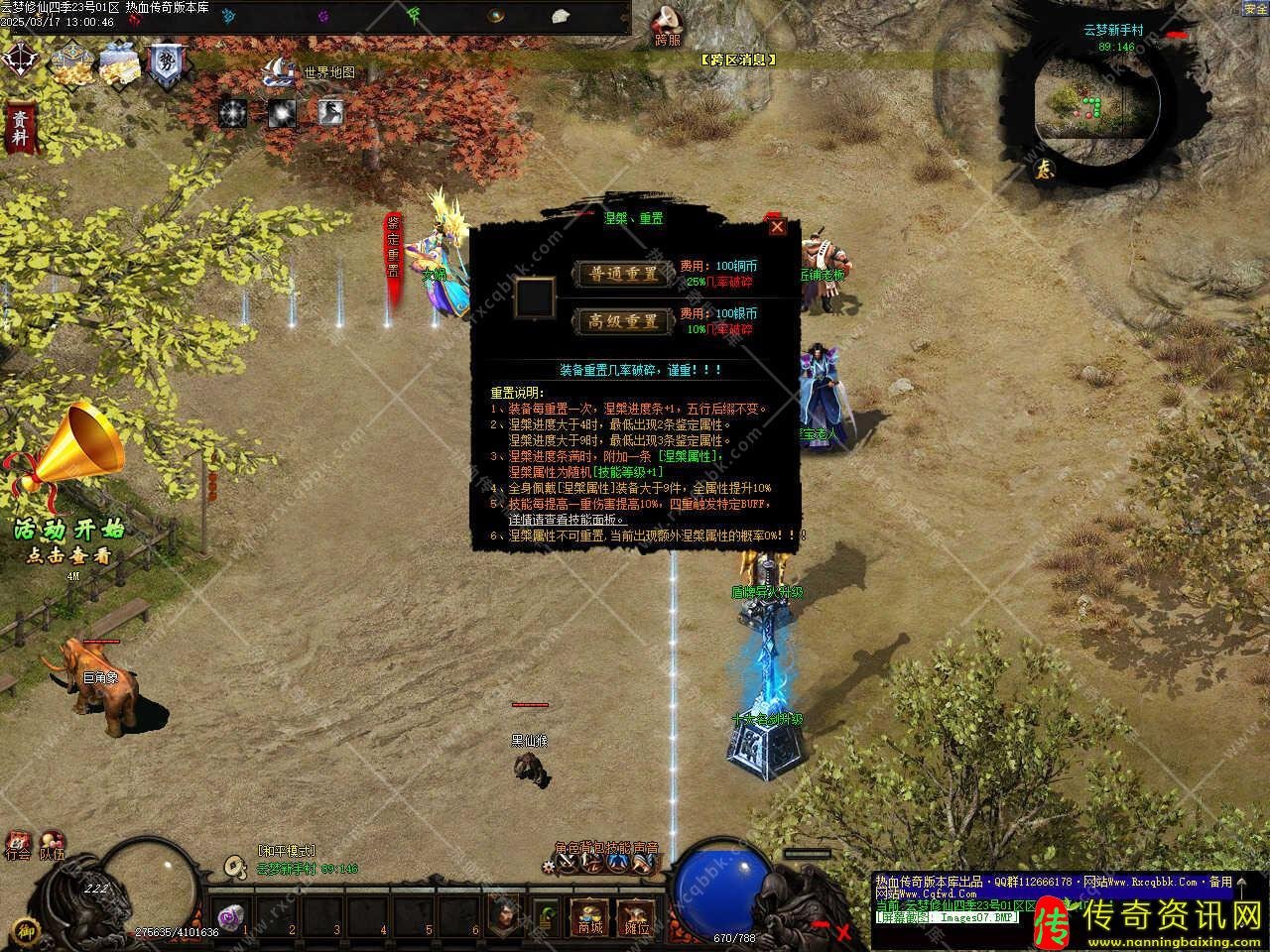1270x952 pixels.
Task: Open the 队伍 team menu
Action: 51,844
